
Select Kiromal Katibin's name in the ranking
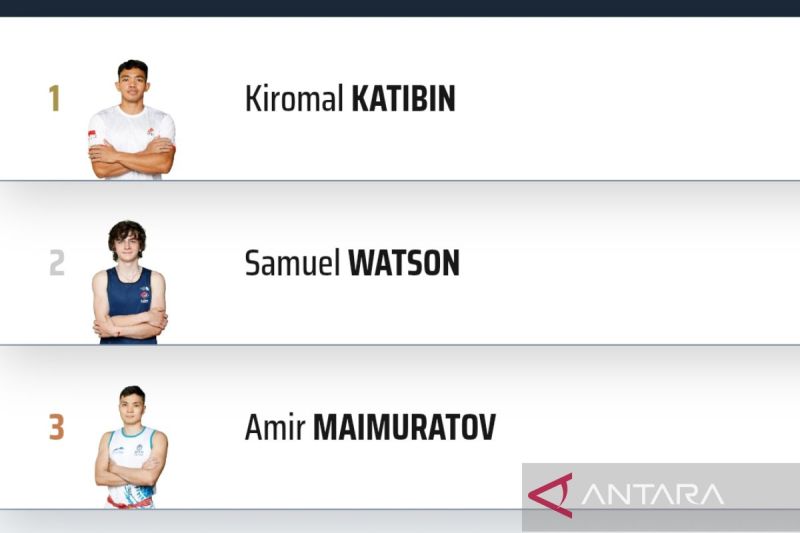350,99
